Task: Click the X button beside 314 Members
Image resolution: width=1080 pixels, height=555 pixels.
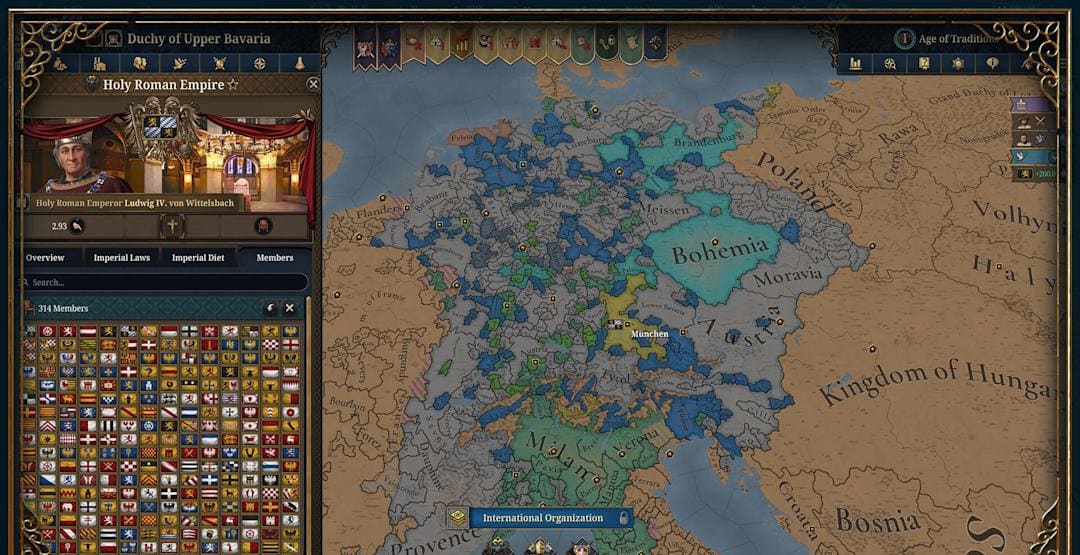Action: pos(290,309)
